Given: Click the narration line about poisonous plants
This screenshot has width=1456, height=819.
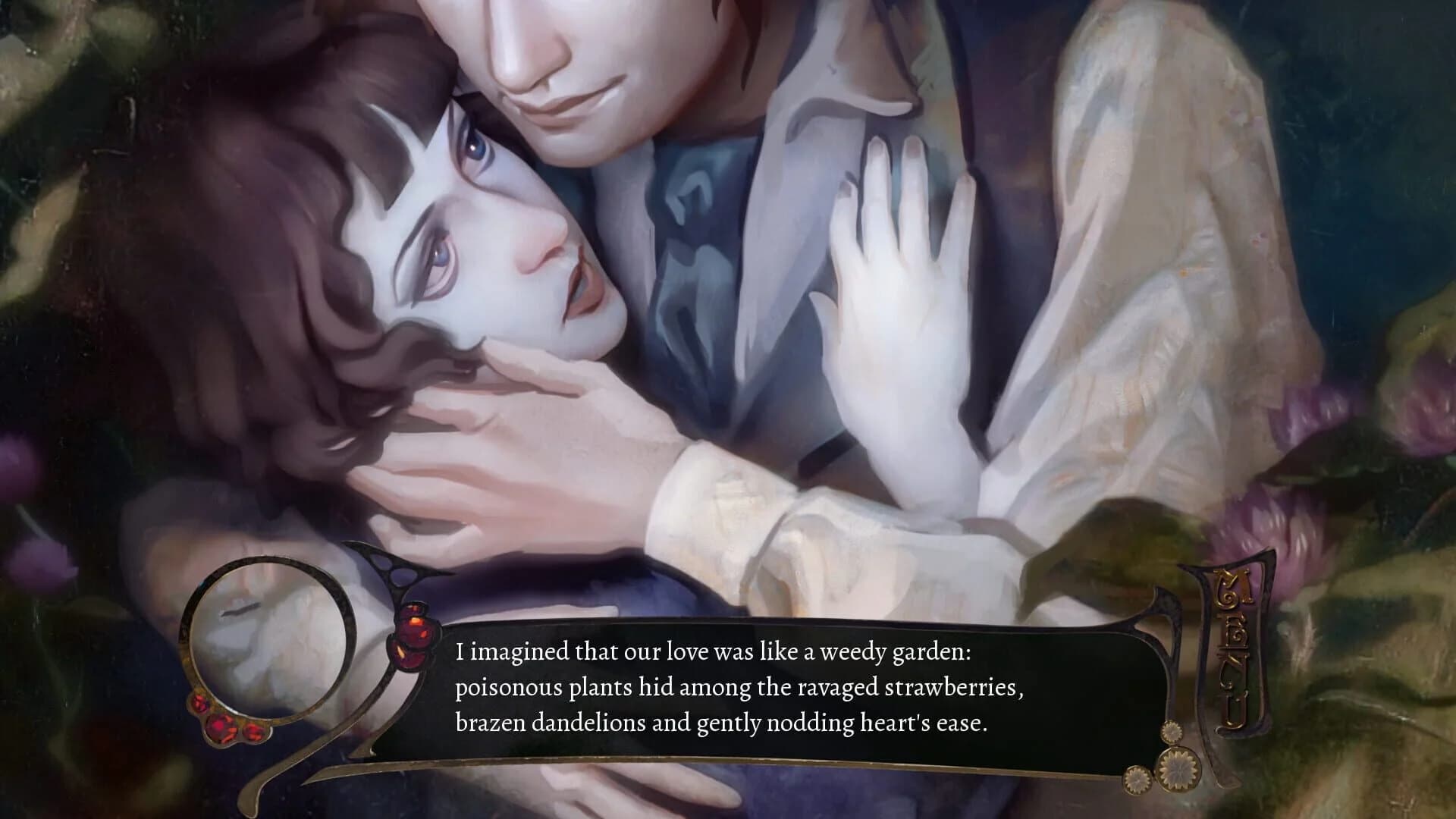Looking at the screenshot, I should point(739,690).
